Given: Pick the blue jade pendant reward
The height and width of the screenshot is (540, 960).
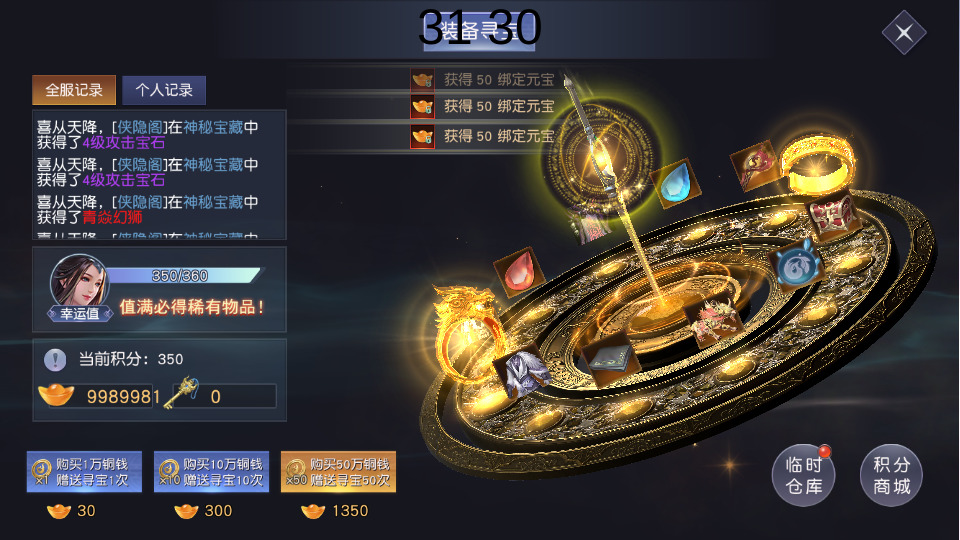Looking at the screenshot, I should point(796,266).
